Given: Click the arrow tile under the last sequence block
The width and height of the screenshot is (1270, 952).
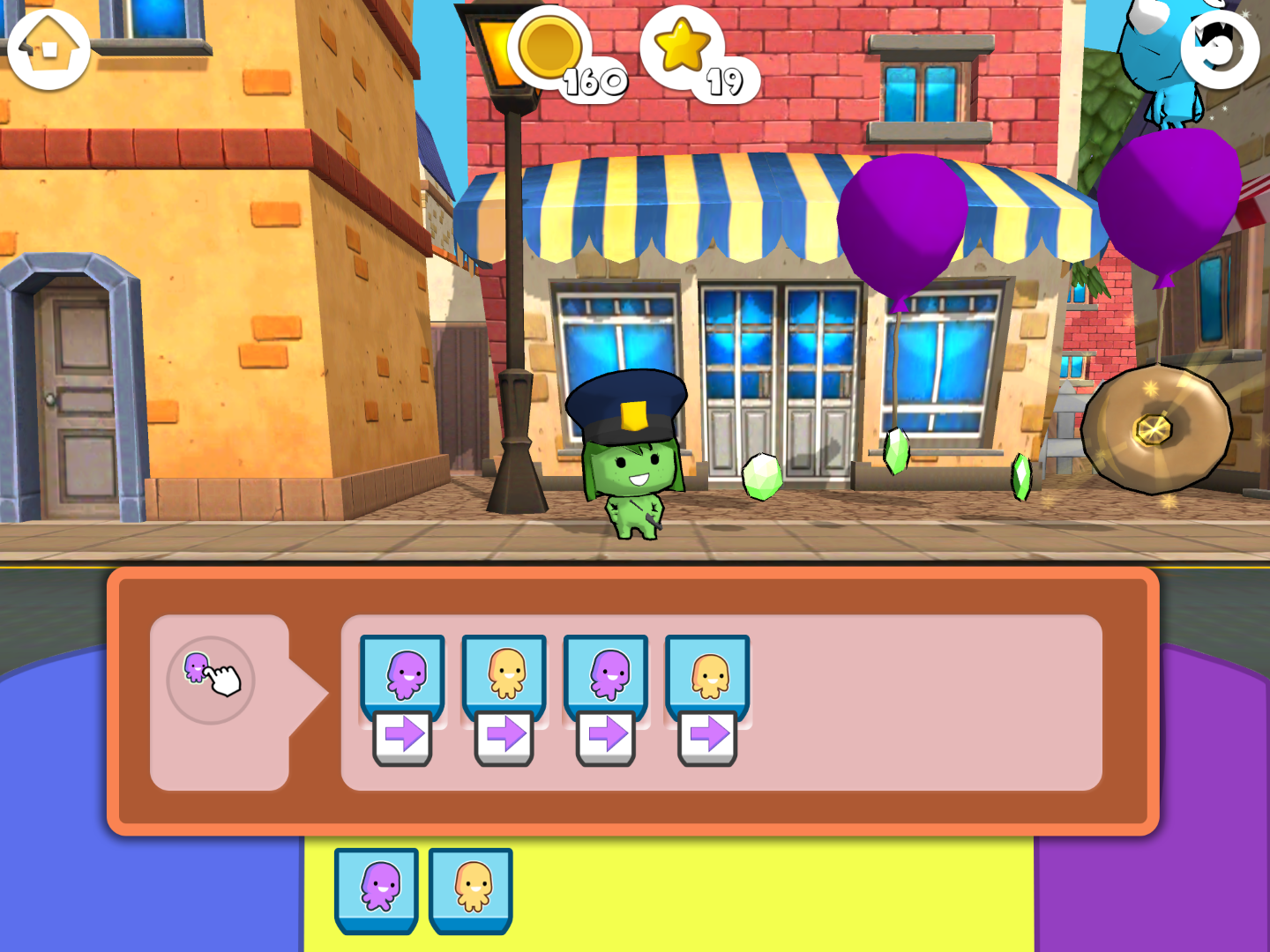Looking at the screenshot, I should click(x=708, y=736).
